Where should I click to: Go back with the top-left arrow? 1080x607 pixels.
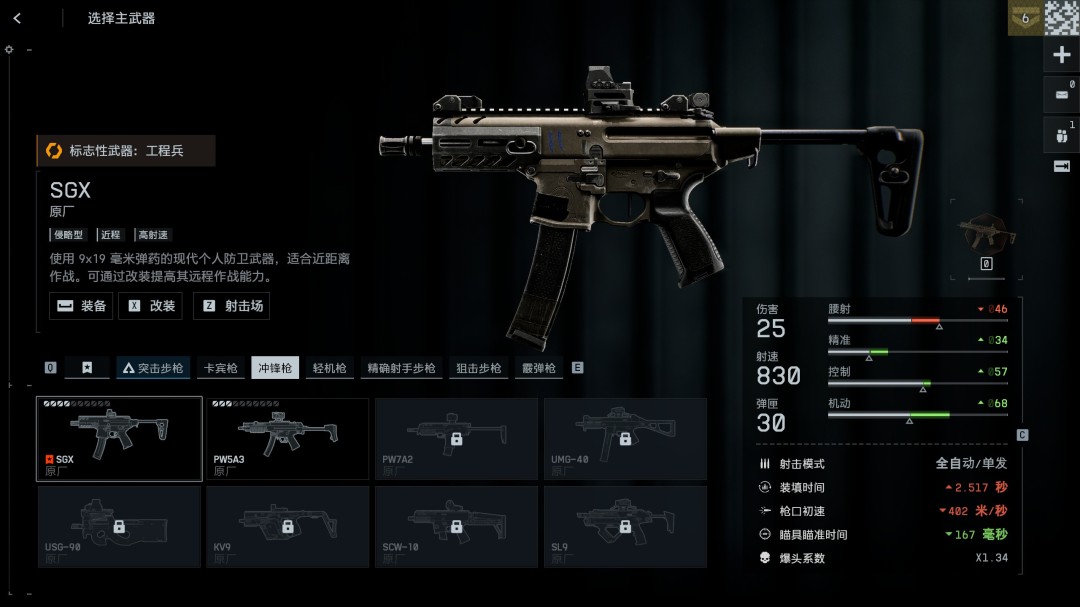click(x=17, y=18)
